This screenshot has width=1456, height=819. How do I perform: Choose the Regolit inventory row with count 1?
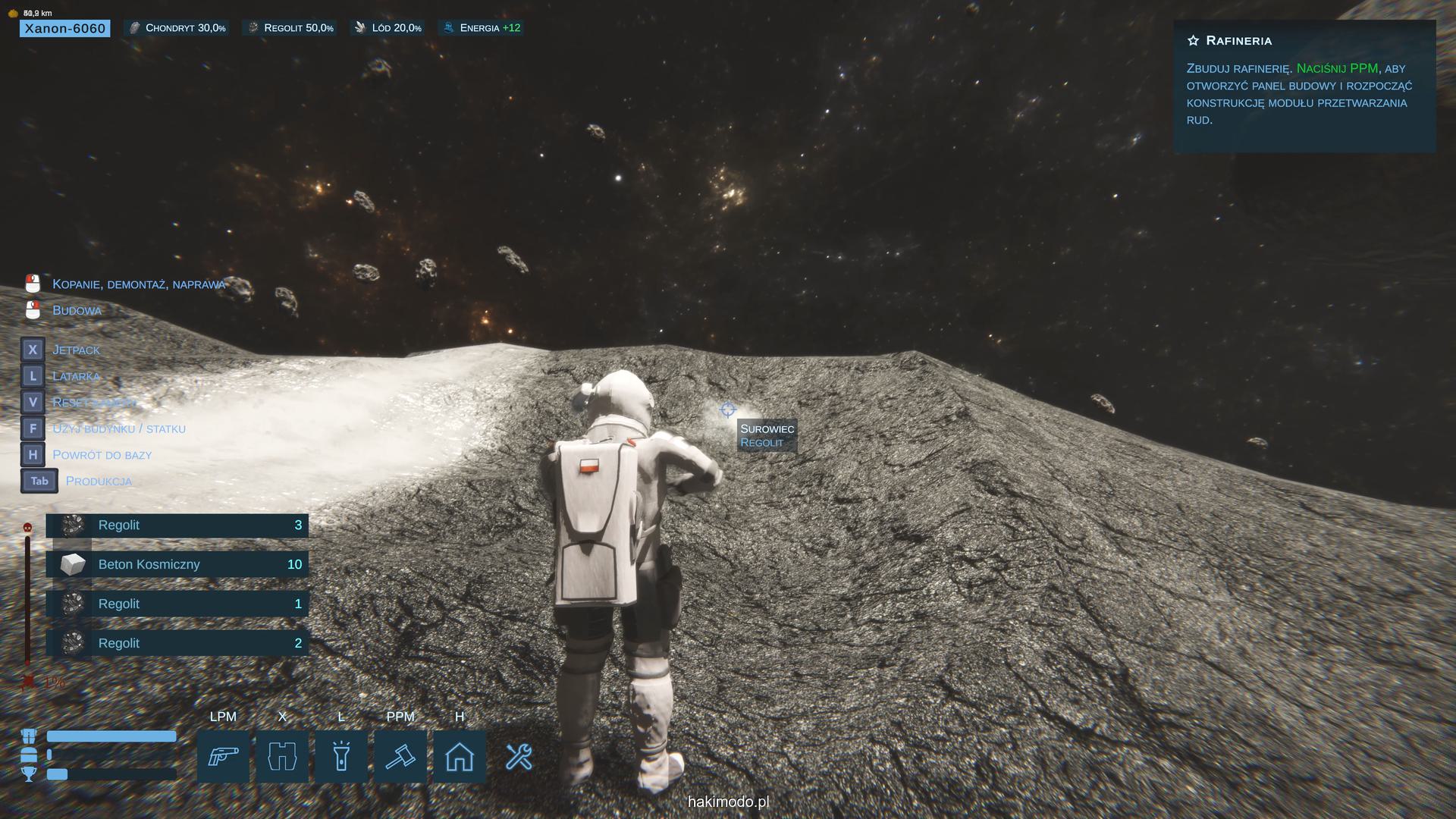[177, 604]
